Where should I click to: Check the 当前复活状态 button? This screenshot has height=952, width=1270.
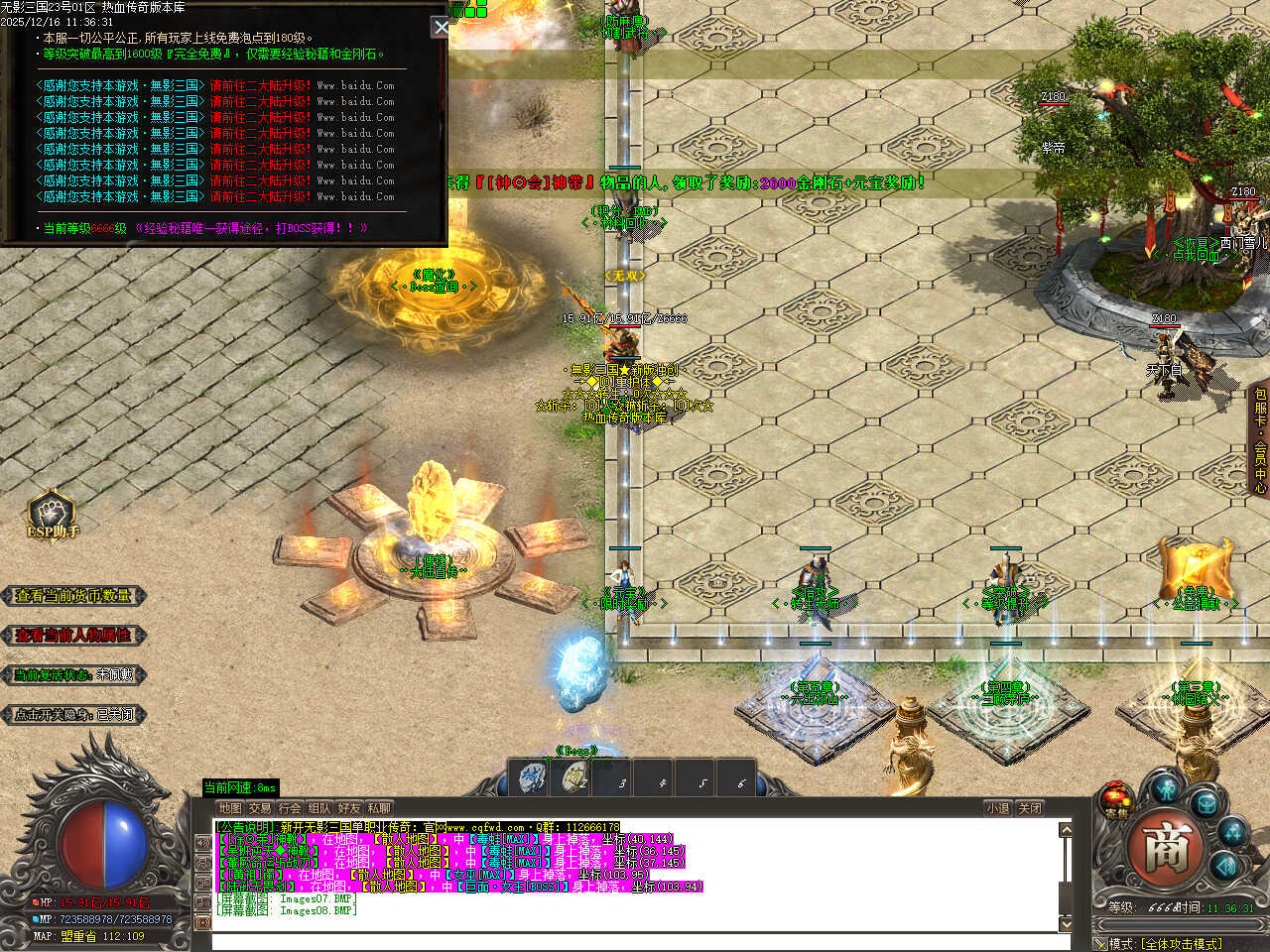(73, 675)
